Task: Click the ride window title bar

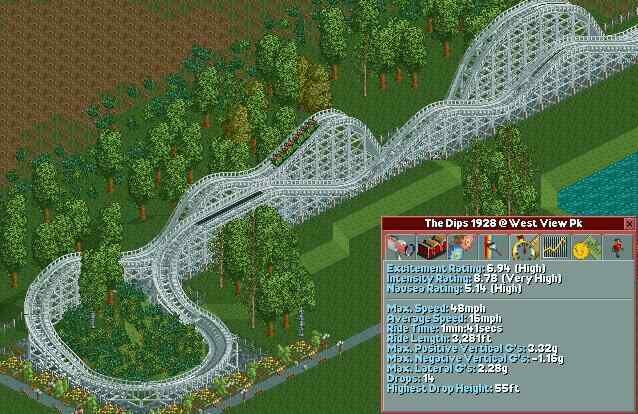Action: [502, 223]
